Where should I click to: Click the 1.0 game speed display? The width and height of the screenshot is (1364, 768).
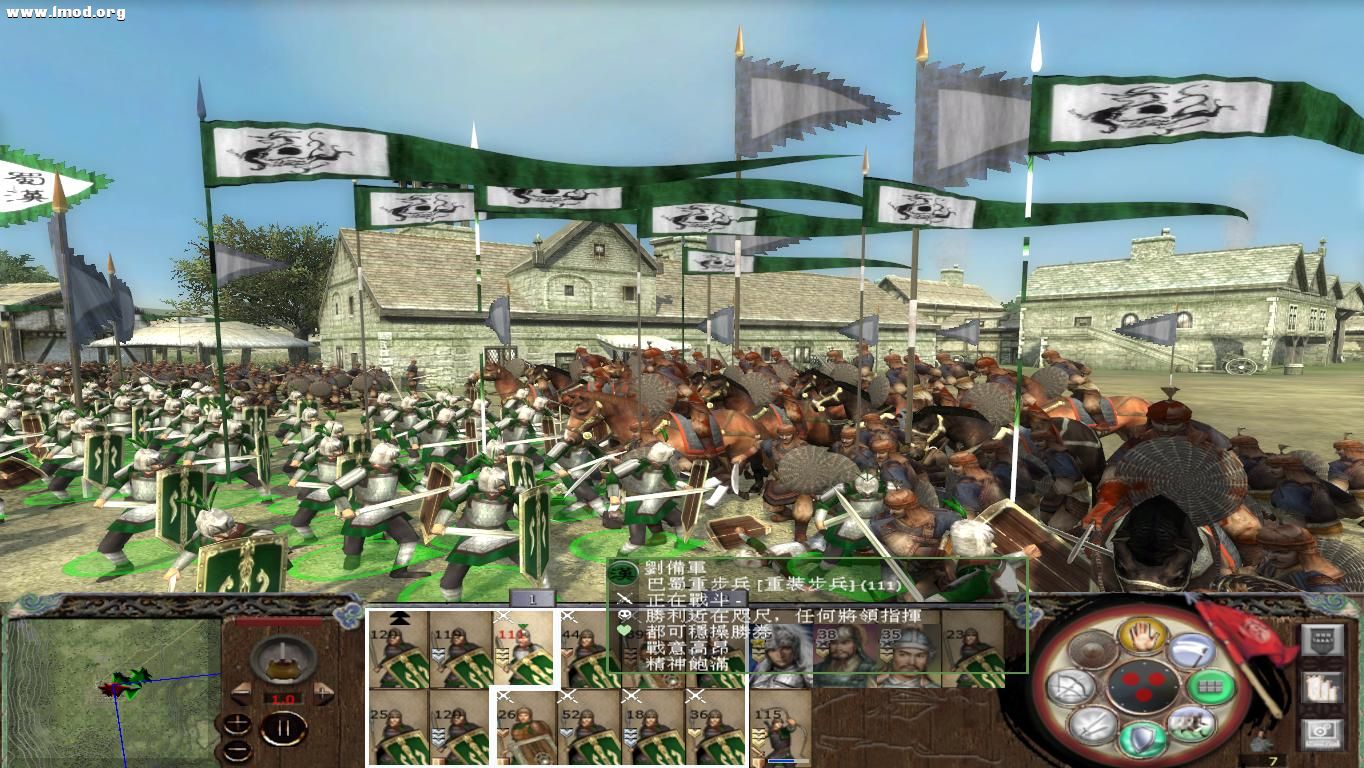282,698
